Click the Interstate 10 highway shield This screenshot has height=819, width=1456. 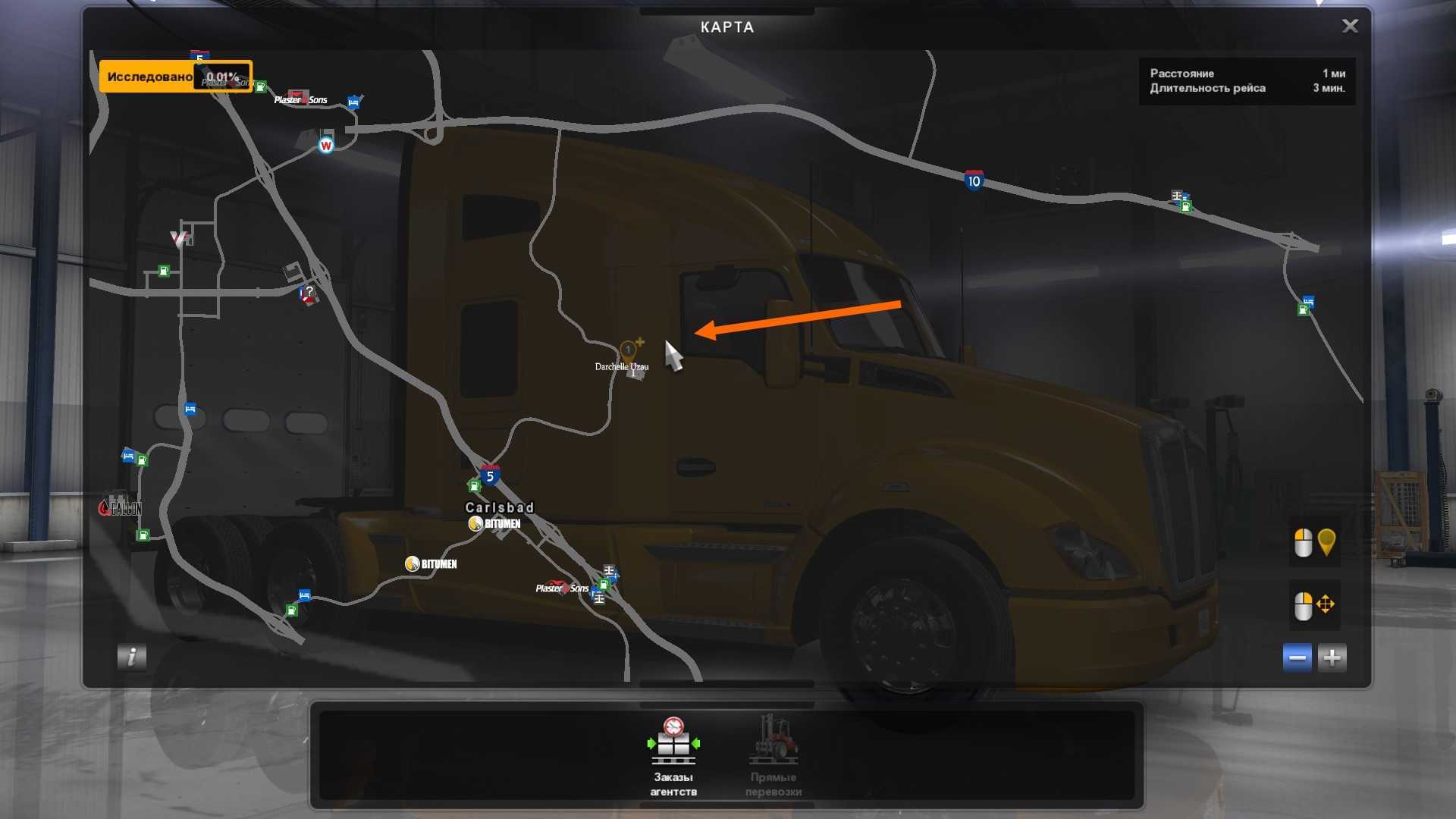(974, 180)
